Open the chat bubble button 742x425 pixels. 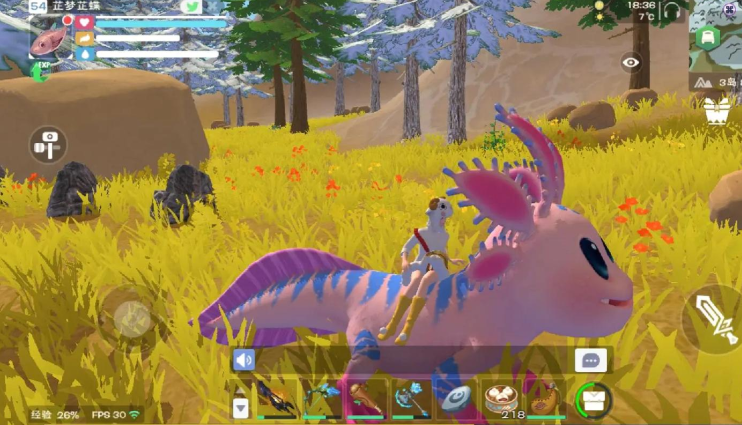coord(590,361)
